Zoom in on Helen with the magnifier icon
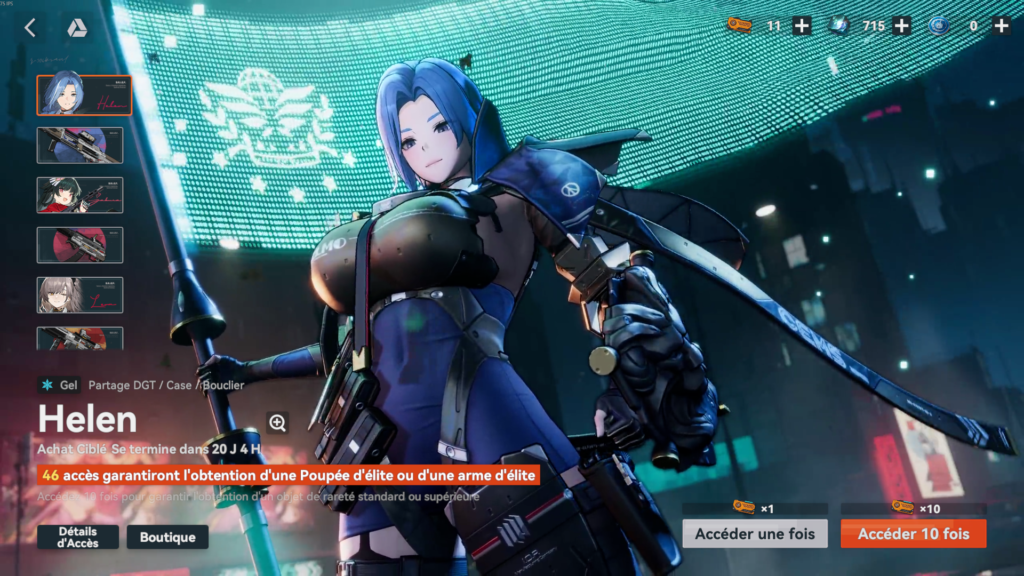Image resolution: width=1024 pixels, height=576 pixels. click(x=277, y=423)
